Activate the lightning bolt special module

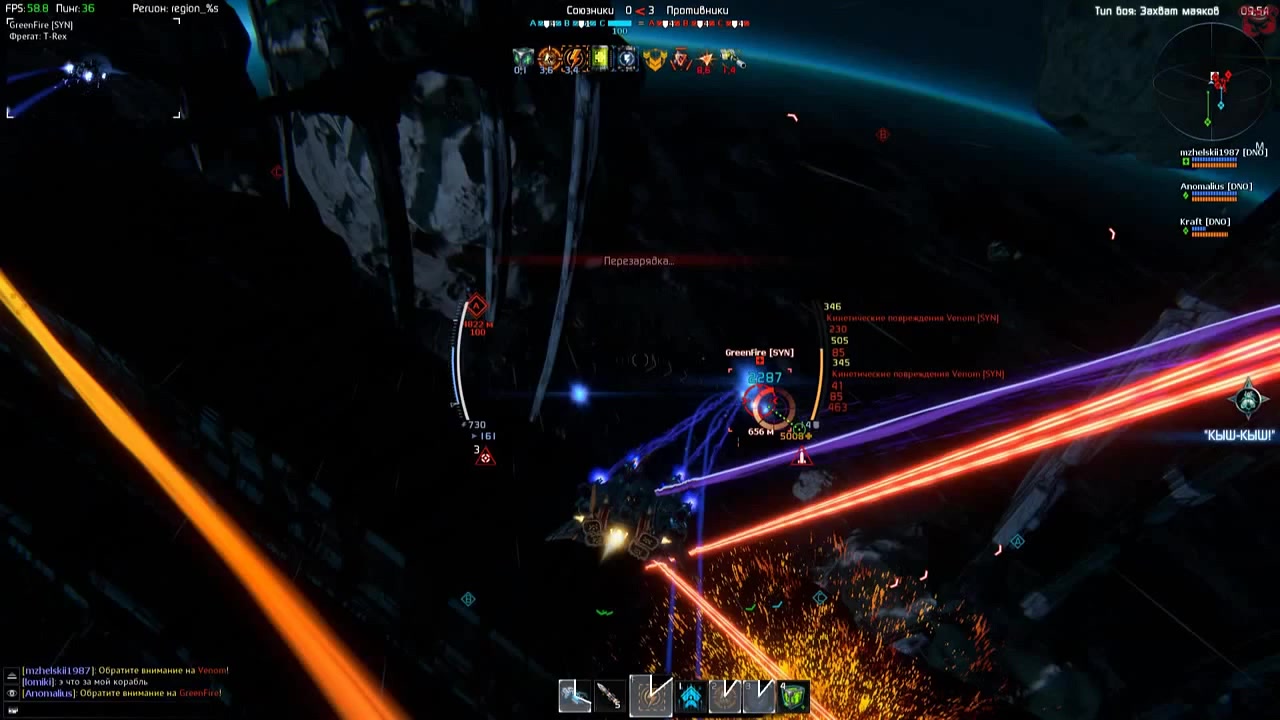pos(650,695)
